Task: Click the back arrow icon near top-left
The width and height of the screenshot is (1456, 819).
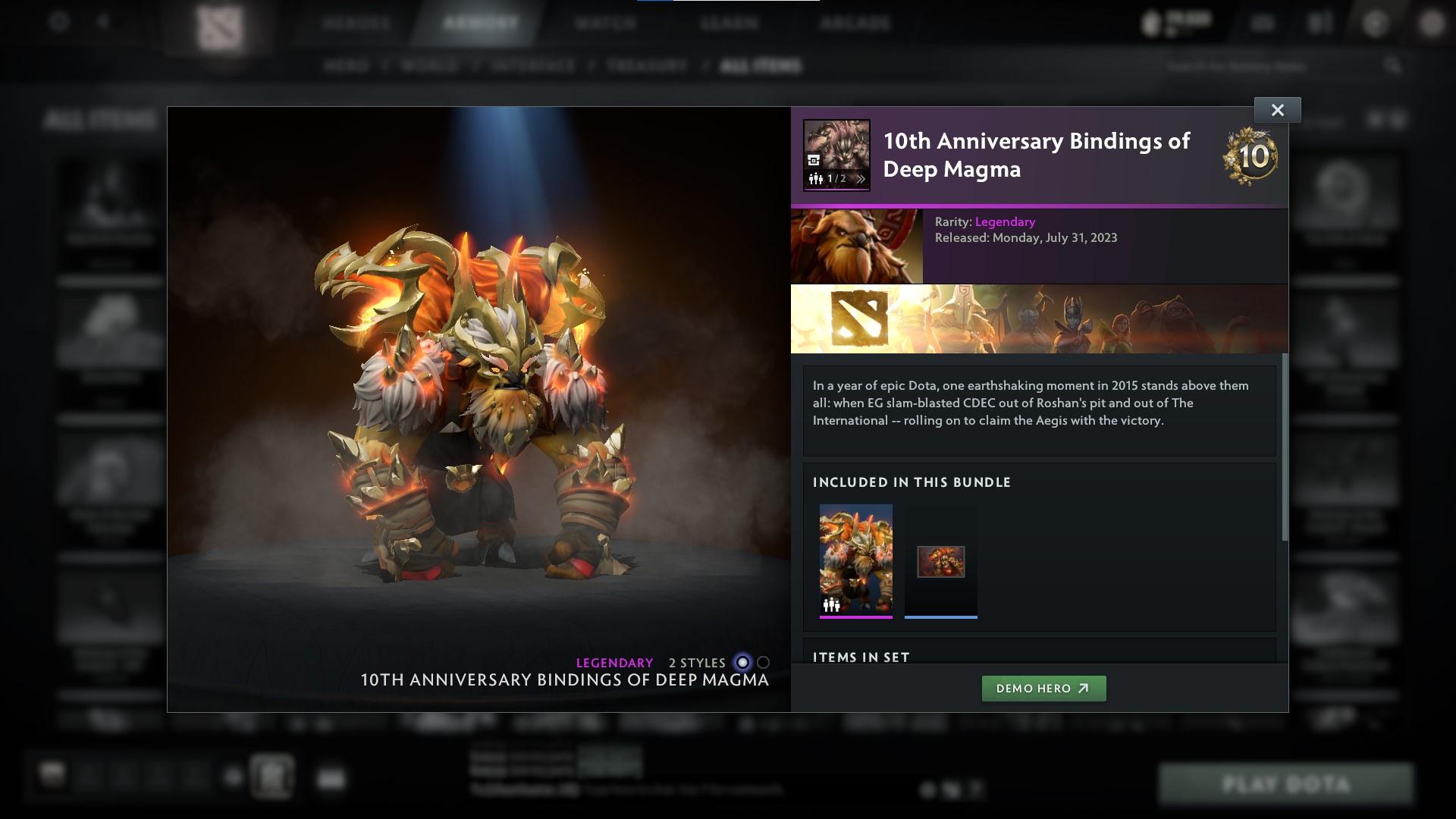Action: (101, 21)
